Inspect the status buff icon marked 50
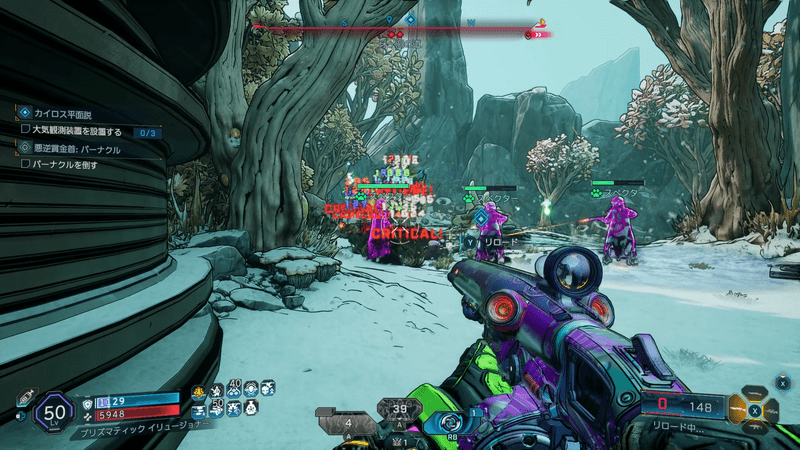 pos(215,407)
